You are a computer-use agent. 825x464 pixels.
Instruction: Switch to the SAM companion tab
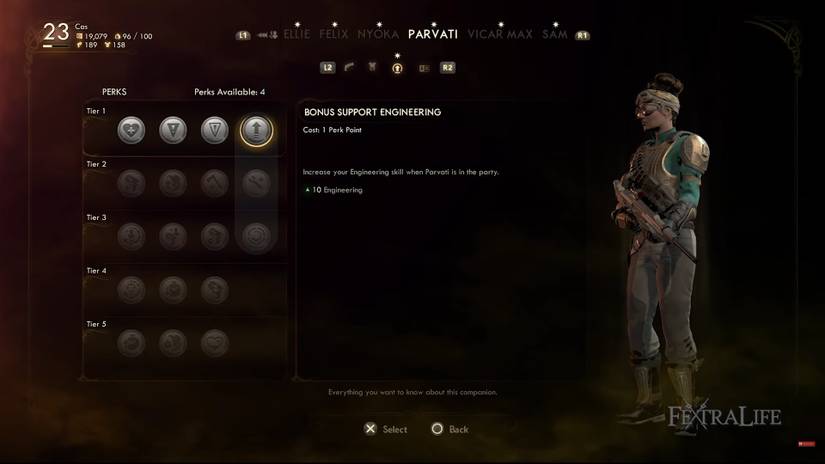coord(554,34)
